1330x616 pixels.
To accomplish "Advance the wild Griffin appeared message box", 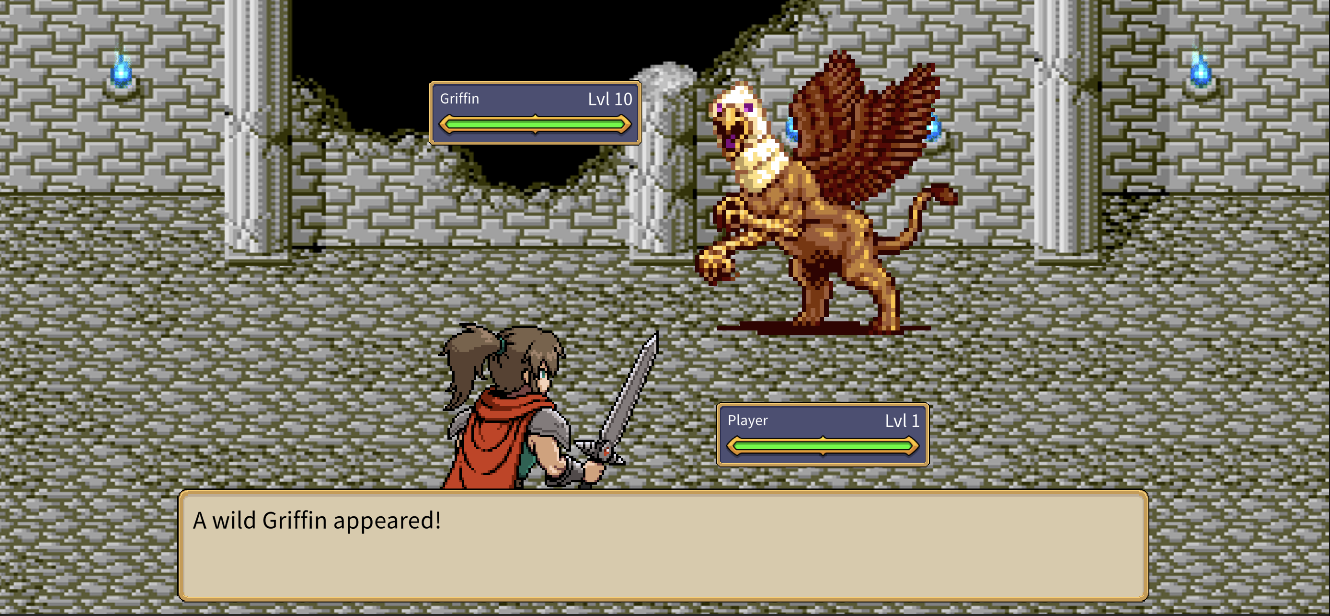I will coord(662,545).
